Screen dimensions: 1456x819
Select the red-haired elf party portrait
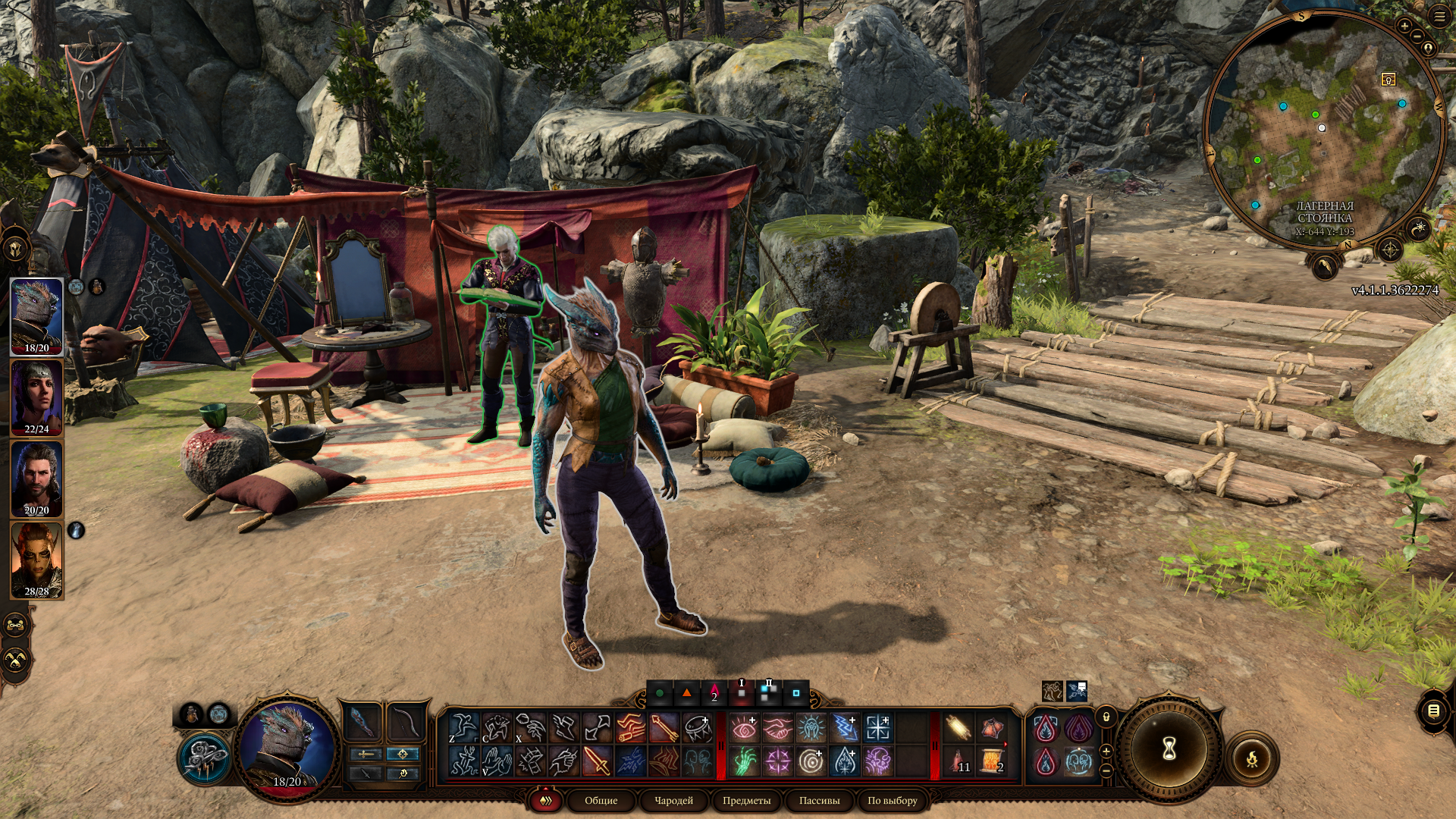point(36,560)
